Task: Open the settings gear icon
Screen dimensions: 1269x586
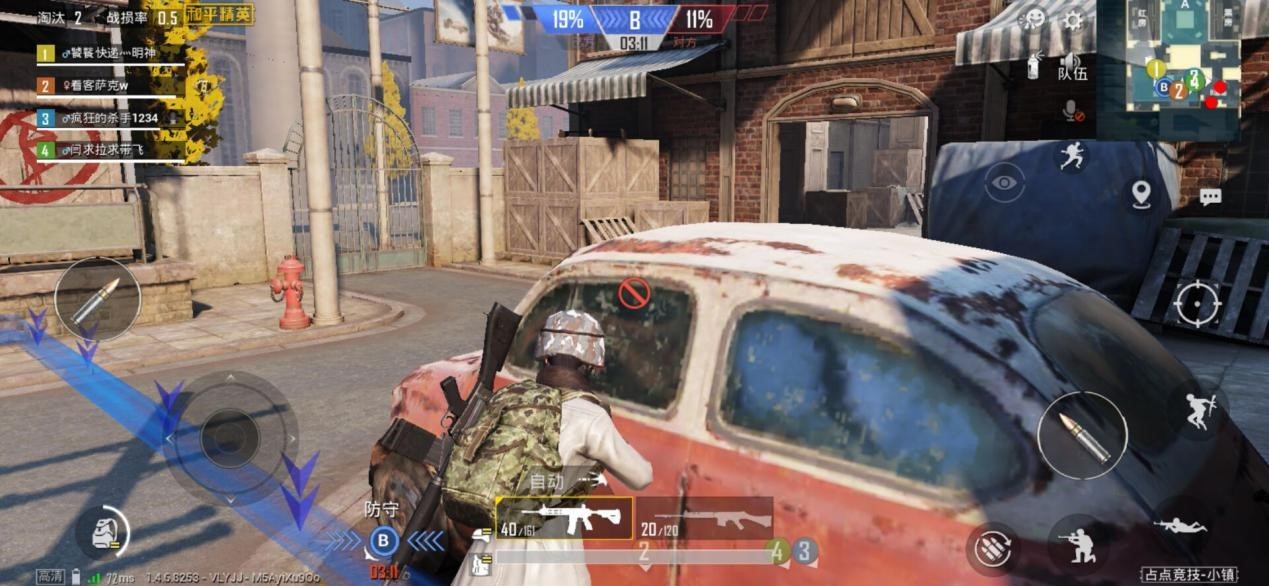Action: 1073,20
